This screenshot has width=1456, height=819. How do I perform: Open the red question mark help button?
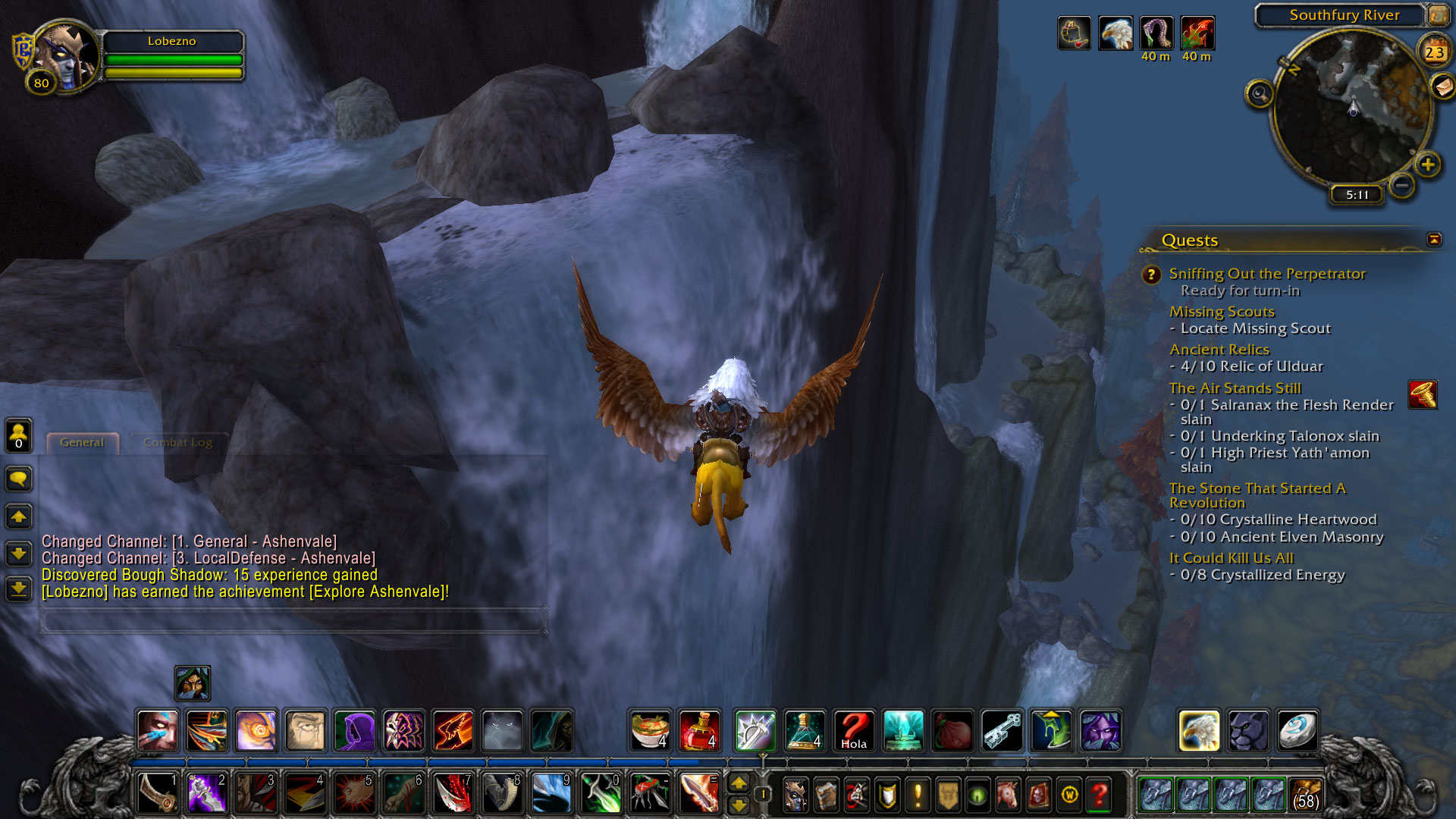click(x=1099, y=795)
